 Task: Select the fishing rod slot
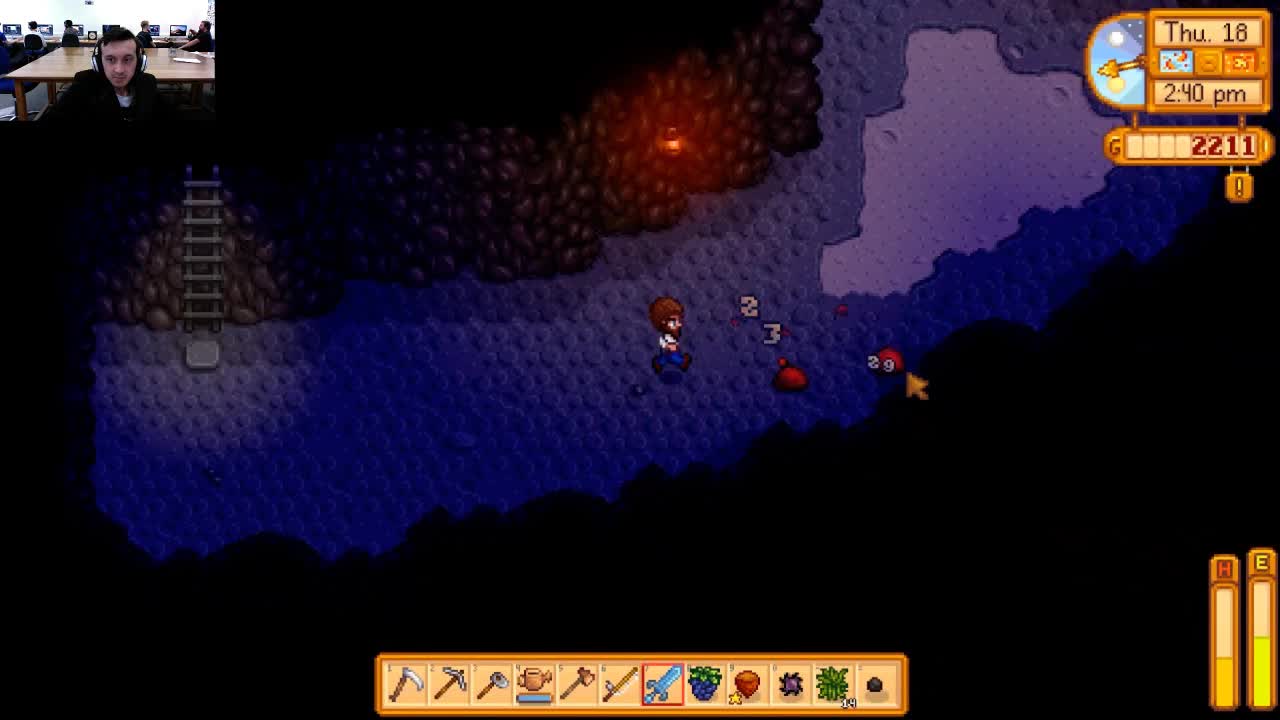[x=620, y=684]
